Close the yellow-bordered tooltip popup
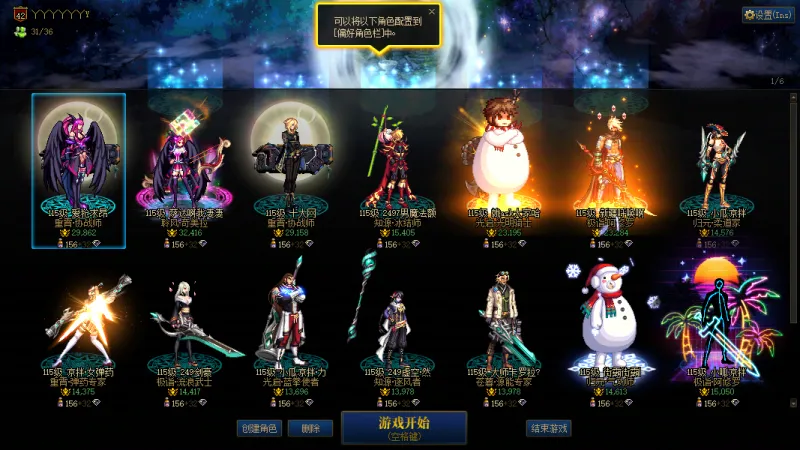This screenshot has height=450, width=800. pyautogui.click(x=432, y=12)
